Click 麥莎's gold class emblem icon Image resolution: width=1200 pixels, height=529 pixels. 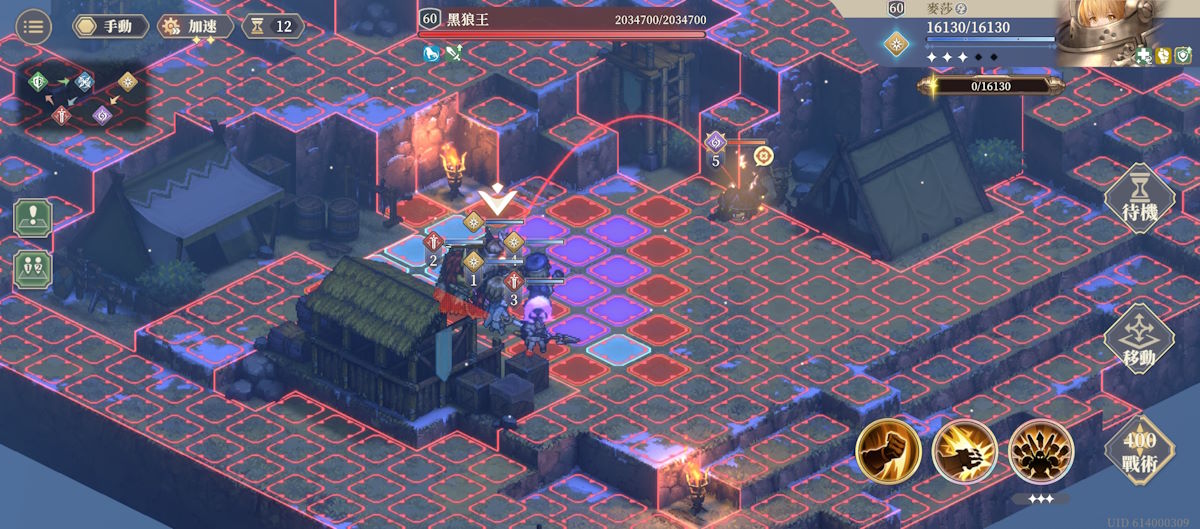pos(896,42)
